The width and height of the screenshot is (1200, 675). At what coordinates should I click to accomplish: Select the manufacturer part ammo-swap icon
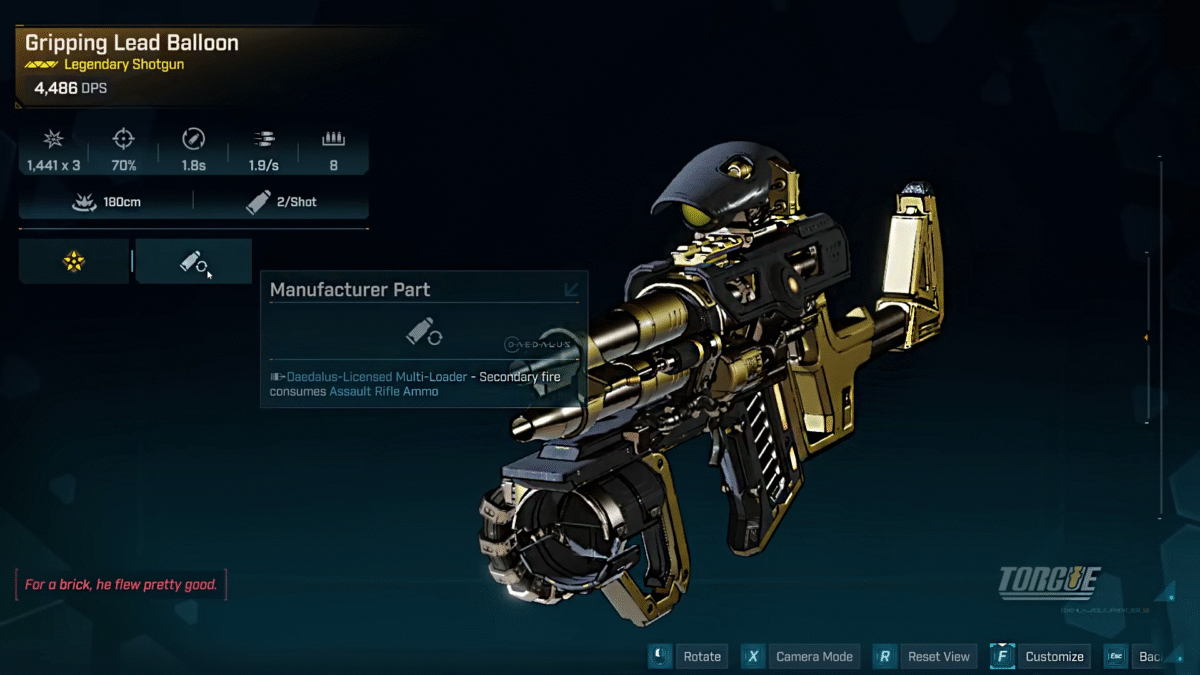click(x=193, y=262)
